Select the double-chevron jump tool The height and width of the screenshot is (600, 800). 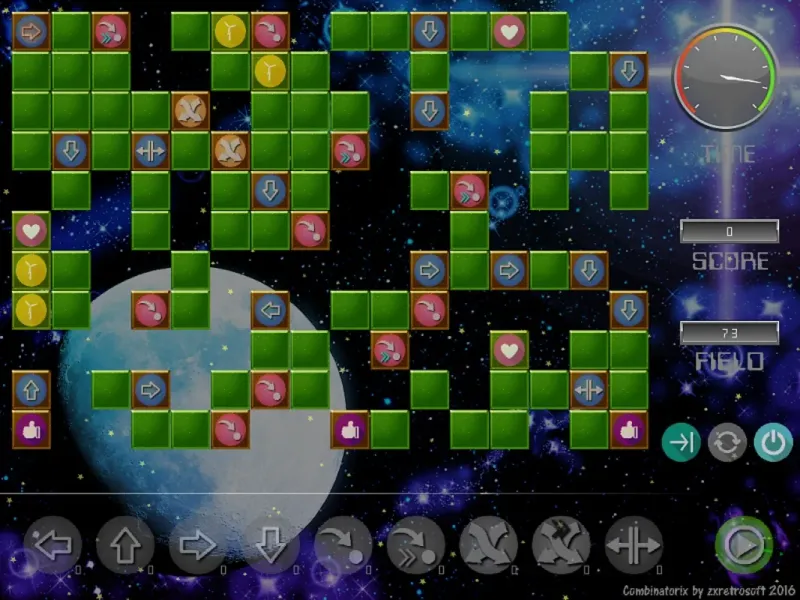(x=416, y=545)
